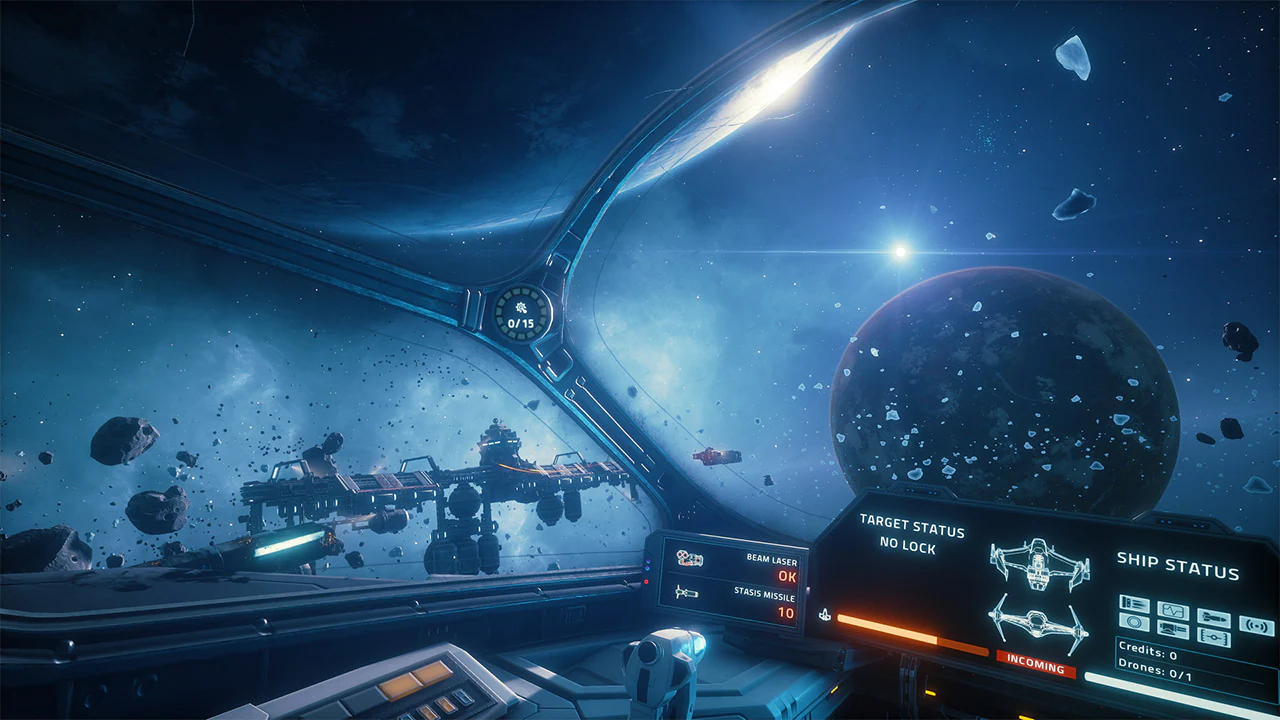Open the sensor waveform icon in Ship Status
Screen dimensions: 1280x720
point(1172,610)
